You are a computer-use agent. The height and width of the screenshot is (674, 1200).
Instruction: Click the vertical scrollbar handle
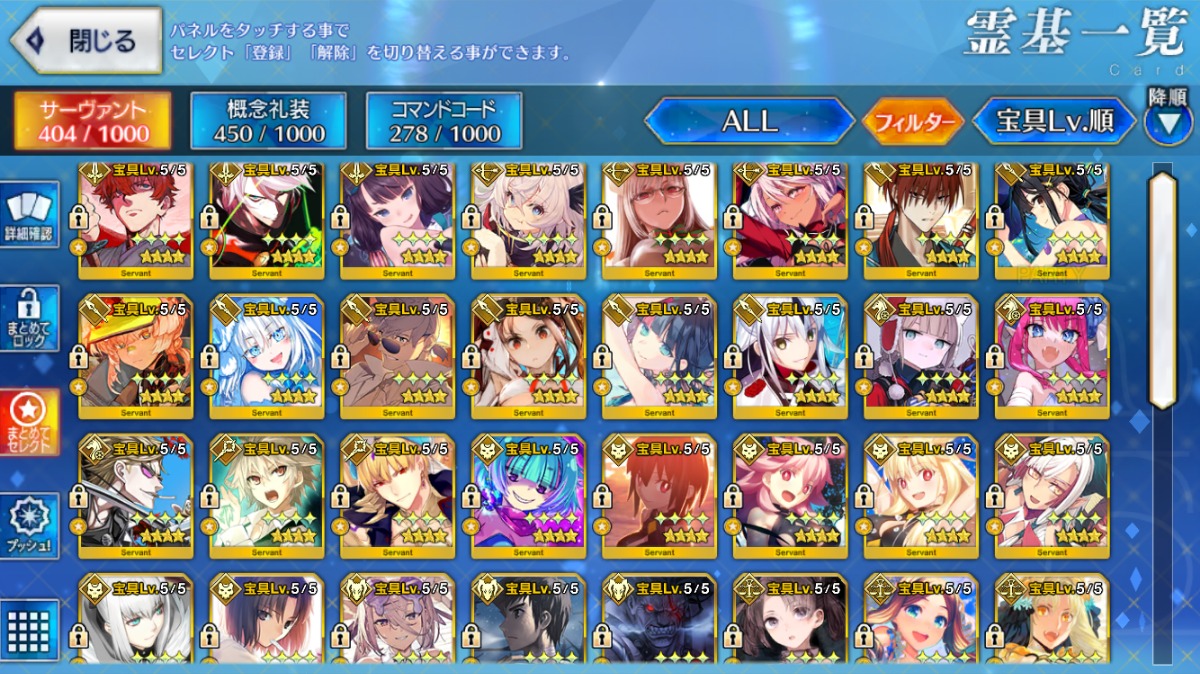click(x=1162, y=290)
